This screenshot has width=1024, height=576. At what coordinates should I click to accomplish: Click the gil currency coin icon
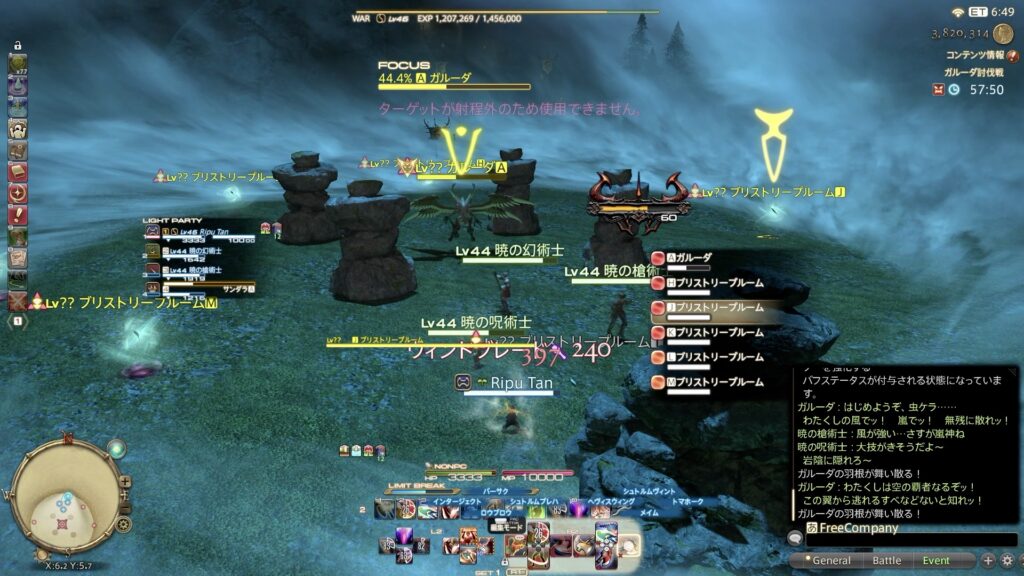pos(1002,33)
